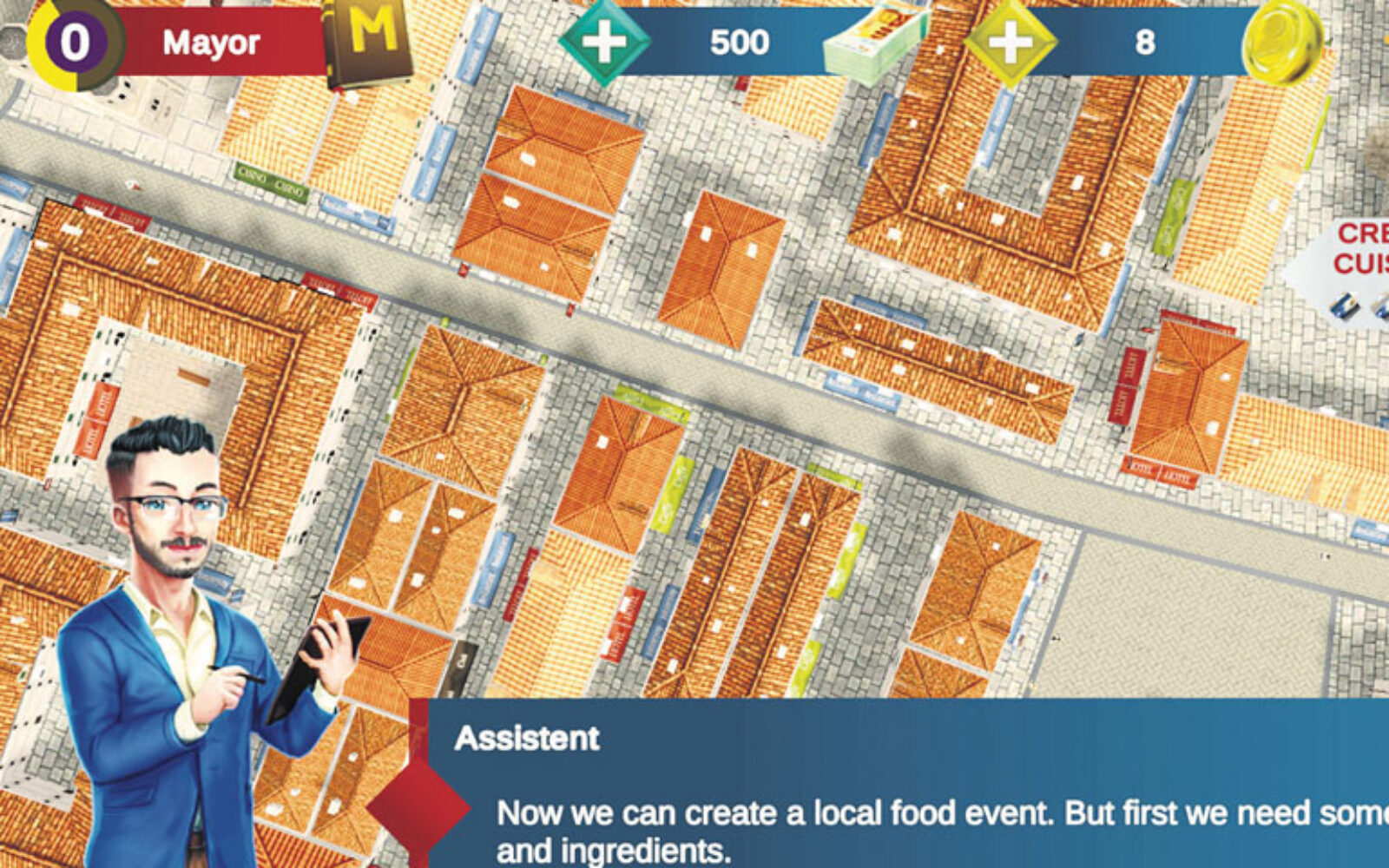The height and width of the screenshot is (868, 1389).
Task: Open the Mayor book icon
Action: coord(369,43)
